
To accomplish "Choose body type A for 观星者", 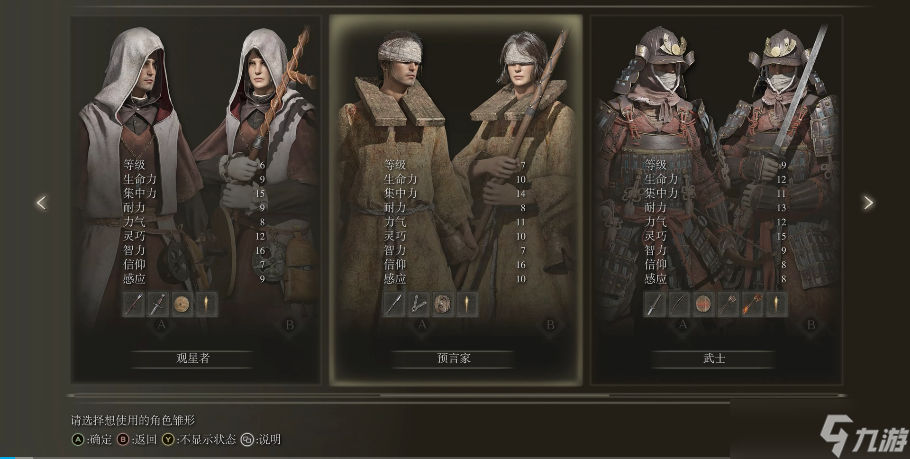I will [x=162, y=324].
